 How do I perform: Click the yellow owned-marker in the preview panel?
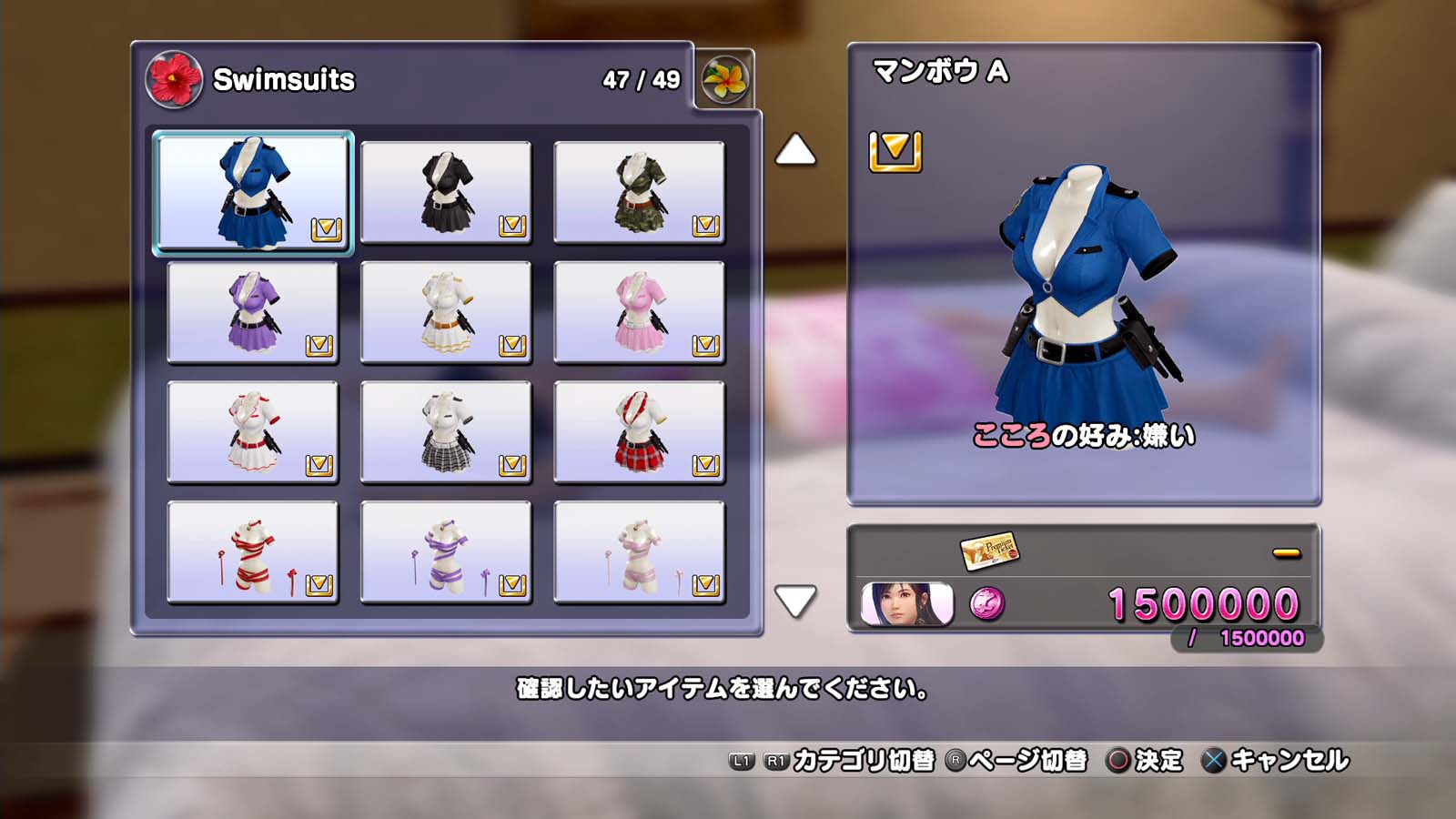895,151
